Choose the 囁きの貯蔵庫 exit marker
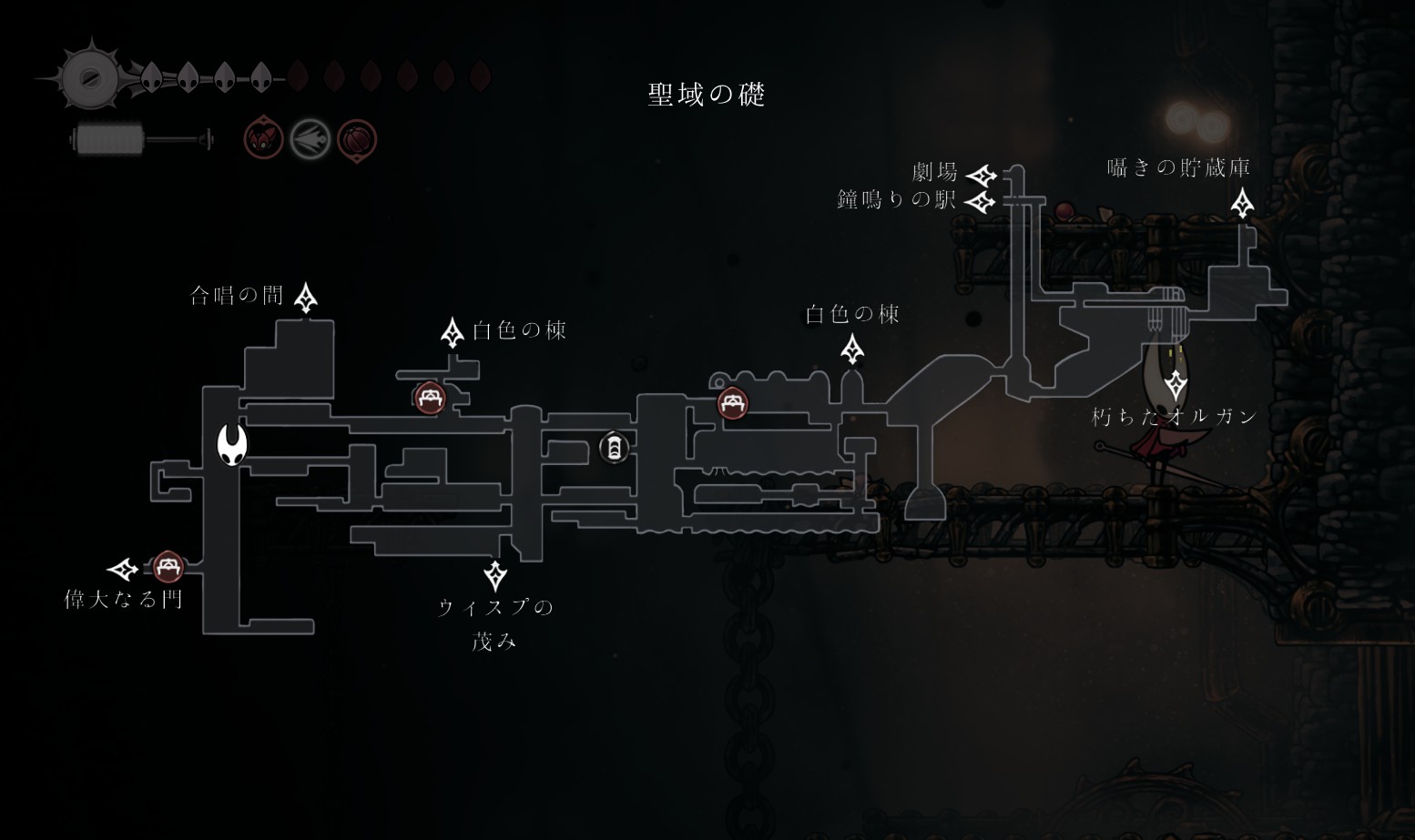This screenshot has width=1415, height=840. click(x=1242, y=203)
